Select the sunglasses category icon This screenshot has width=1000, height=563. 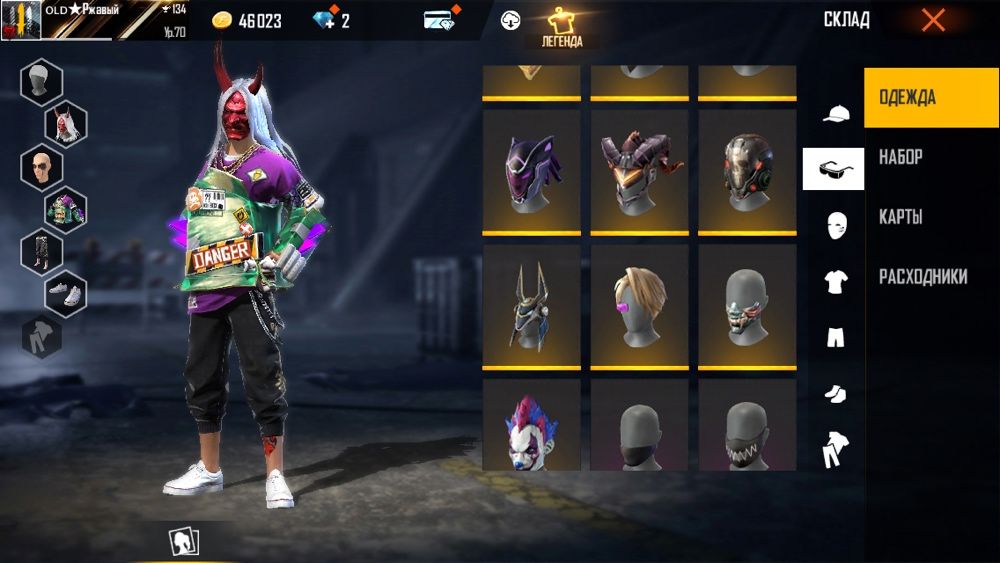[x=833, y=169]
